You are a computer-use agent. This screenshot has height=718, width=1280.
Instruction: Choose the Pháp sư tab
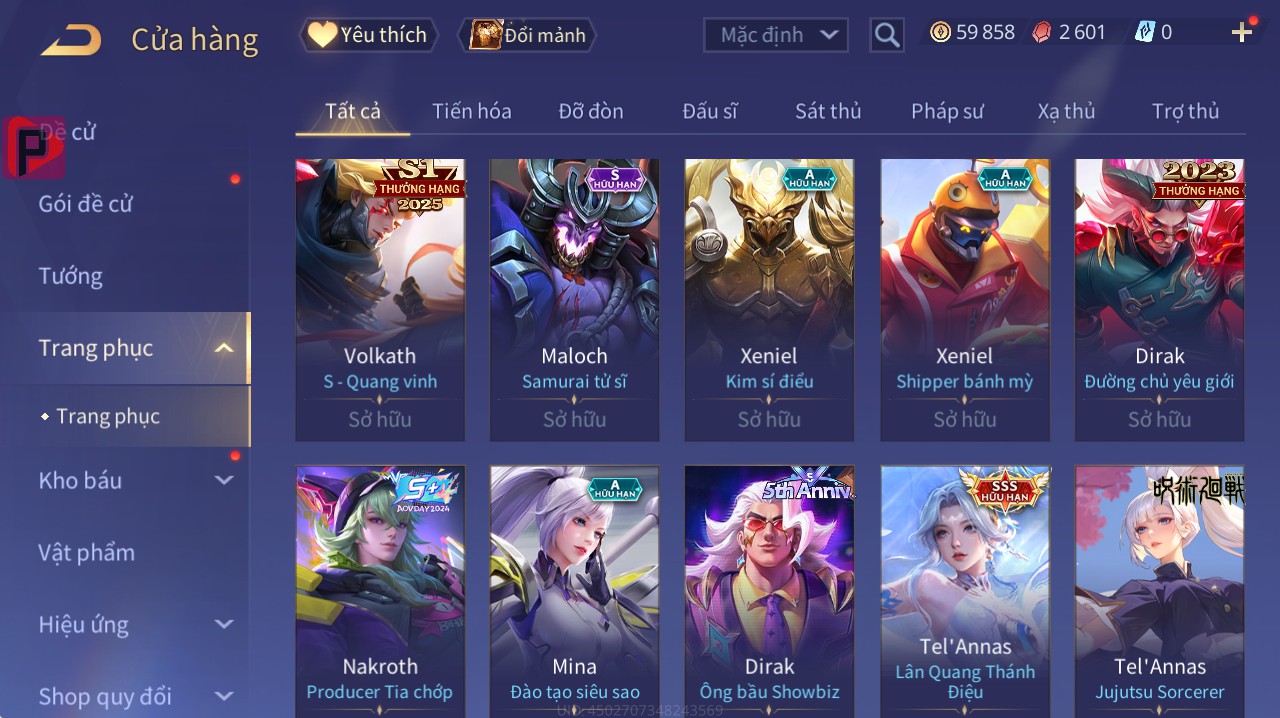[947, 111]
